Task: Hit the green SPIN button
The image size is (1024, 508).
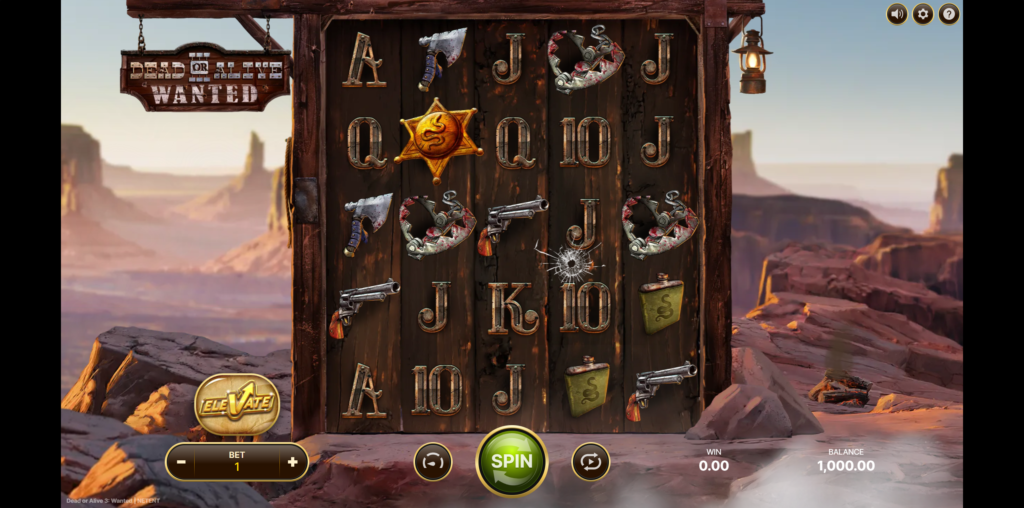Action: coord(511,461)
